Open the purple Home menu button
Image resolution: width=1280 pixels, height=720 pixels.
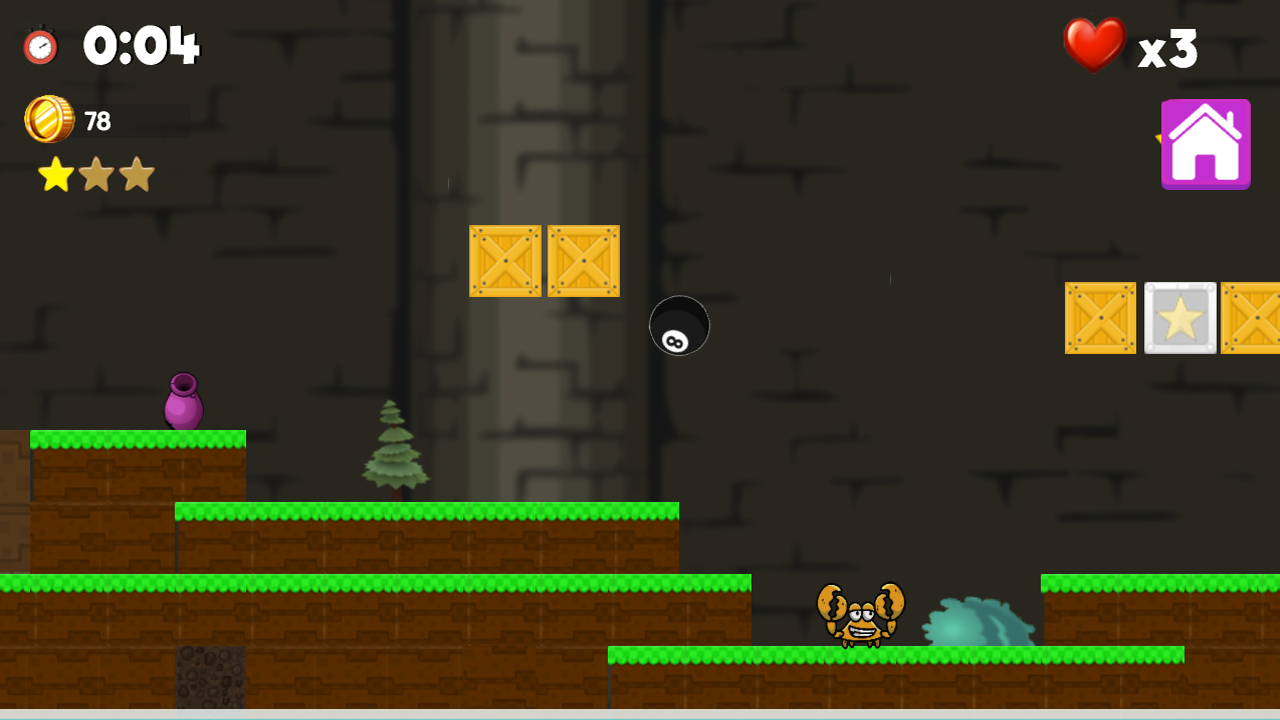(1206, 143)
